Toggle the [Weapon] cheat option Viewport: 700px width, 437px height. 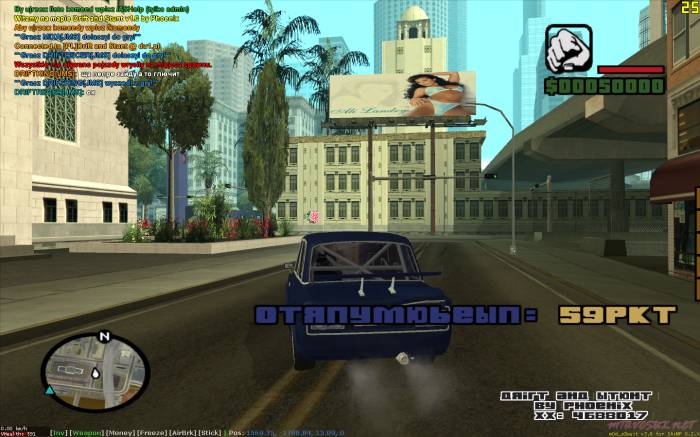[87, 433]
